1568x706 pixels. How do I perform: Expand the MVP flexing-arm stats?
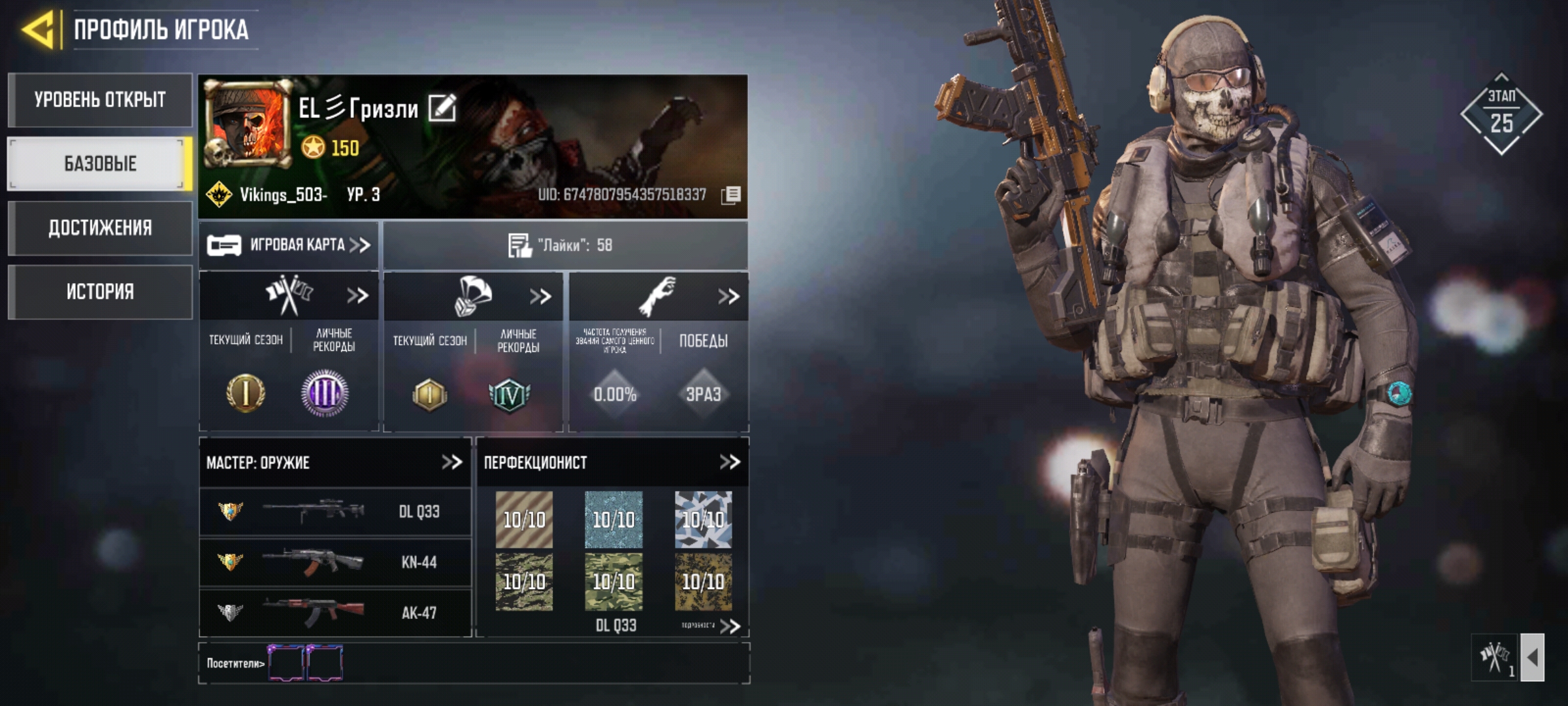pyautogui.click(x=728, y=297)
